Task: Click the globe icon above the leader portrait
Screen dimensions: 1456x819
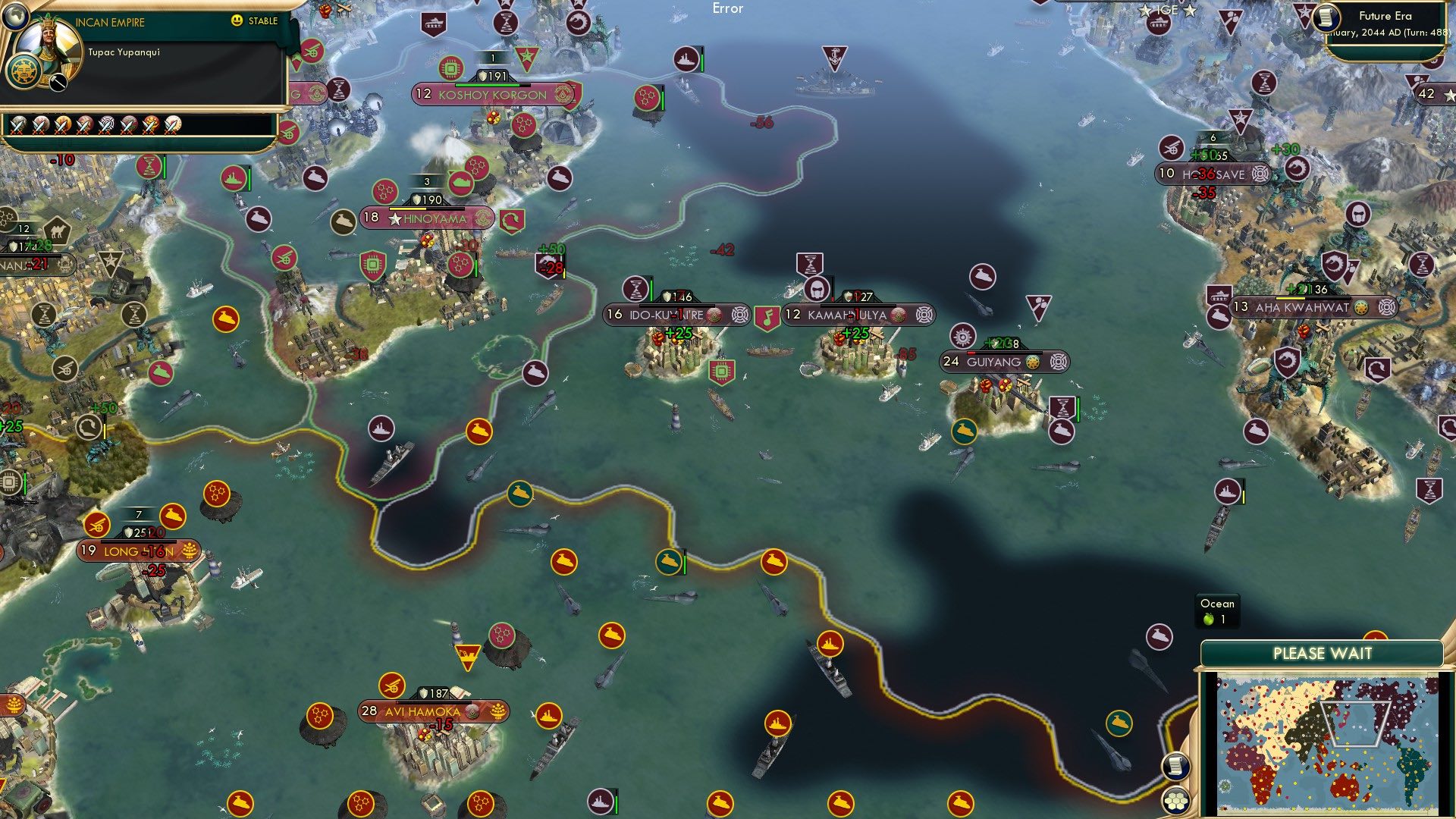Action: [16, 14]
